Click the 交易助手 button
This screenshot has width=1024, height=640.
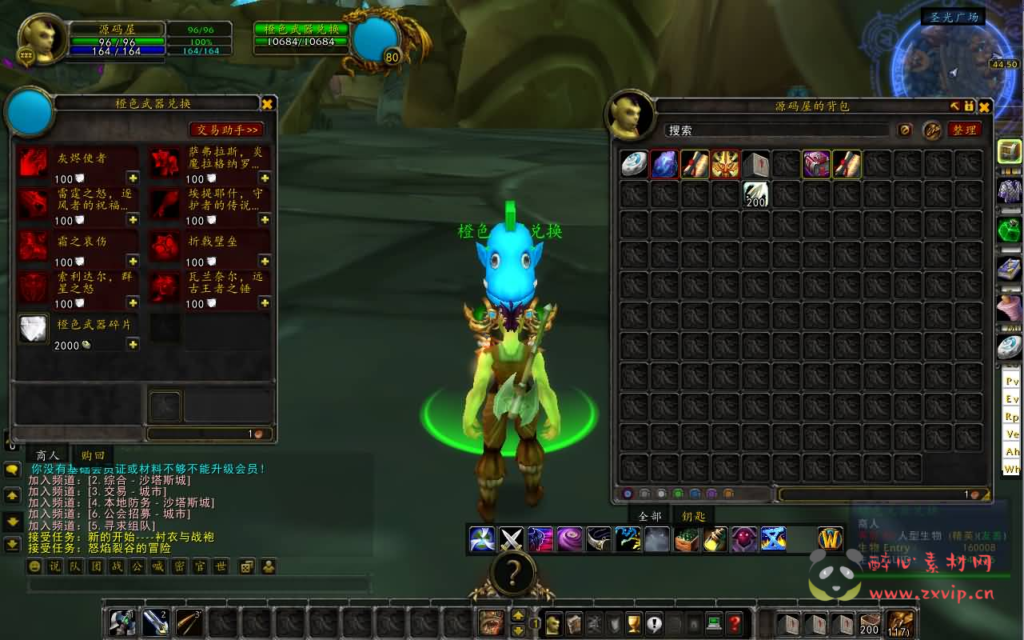coord(227,129)
